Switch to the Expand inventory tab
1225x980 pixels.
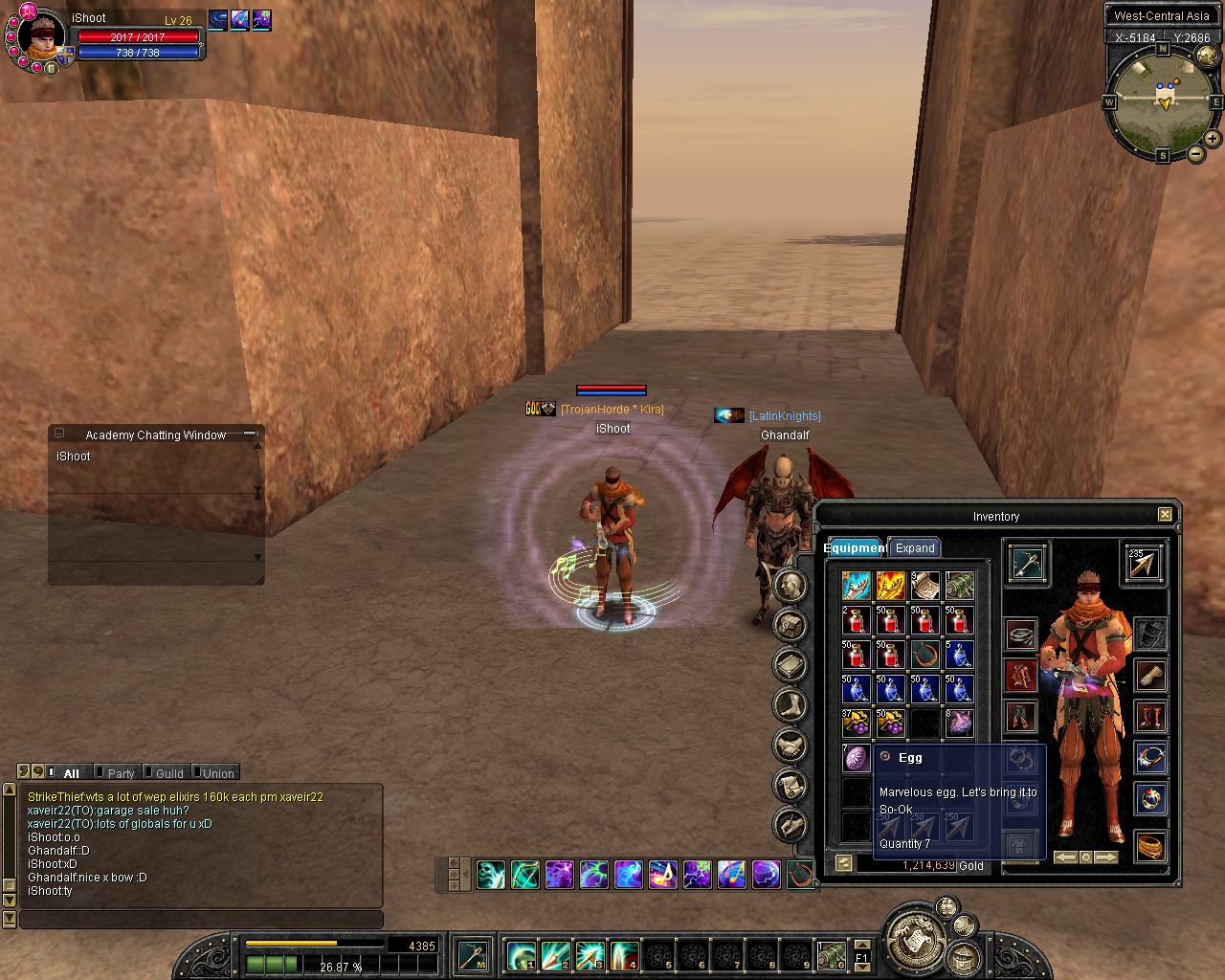point(914,548)
